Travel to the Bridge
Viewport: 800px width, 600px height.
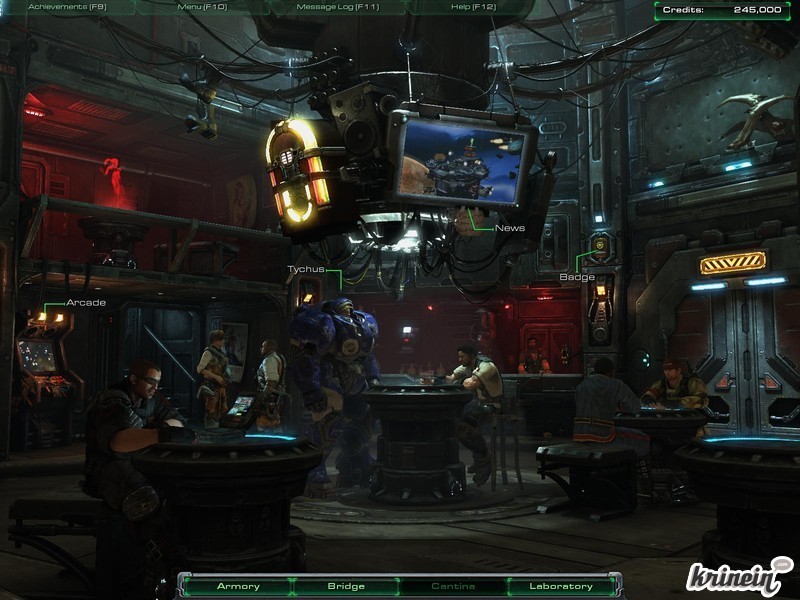pyautogui.click(x=346, y=586)
